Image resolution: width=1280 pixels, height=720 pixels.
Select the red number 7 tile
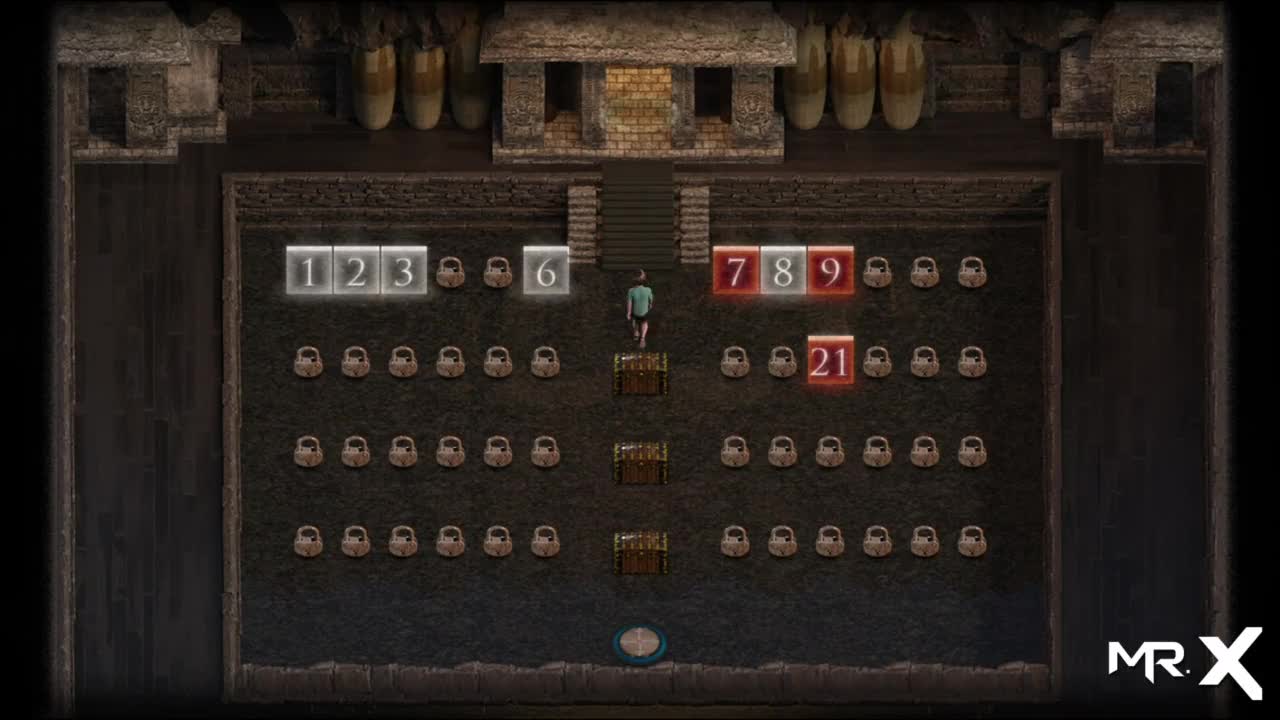736,271
